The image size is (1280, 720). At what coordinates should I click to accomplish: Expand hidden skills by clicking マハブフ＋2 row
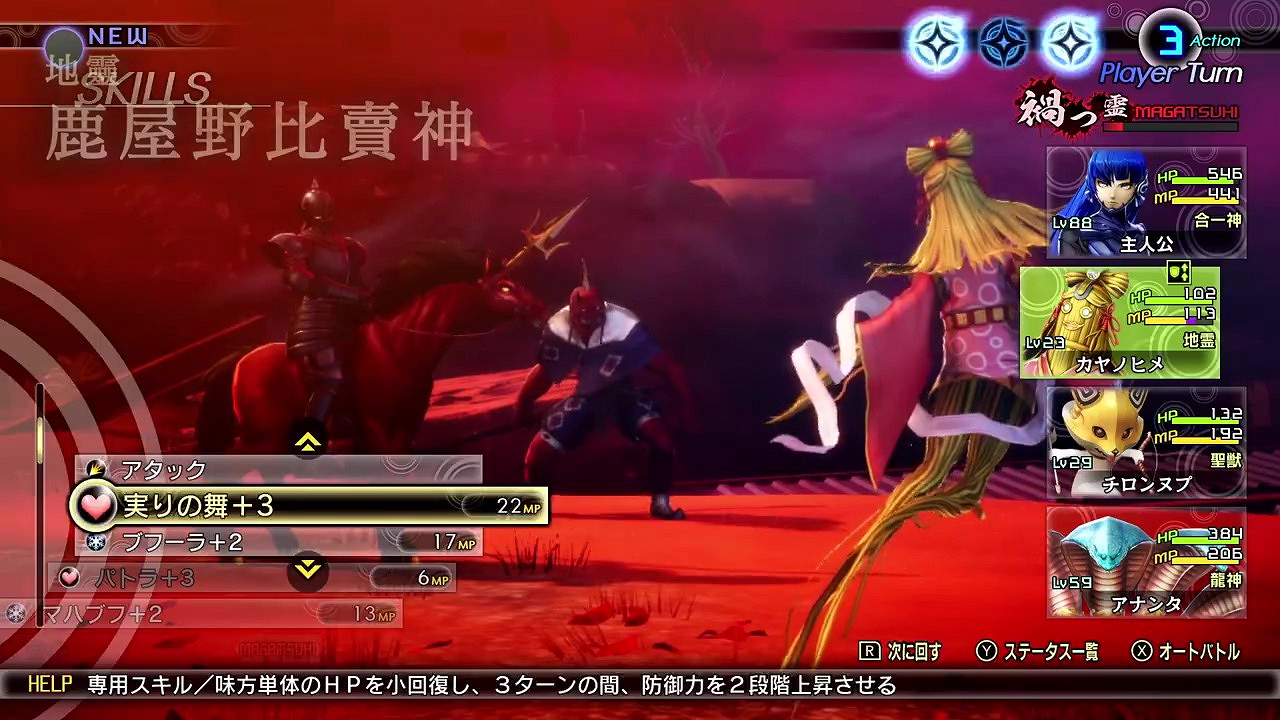[120, 613]
